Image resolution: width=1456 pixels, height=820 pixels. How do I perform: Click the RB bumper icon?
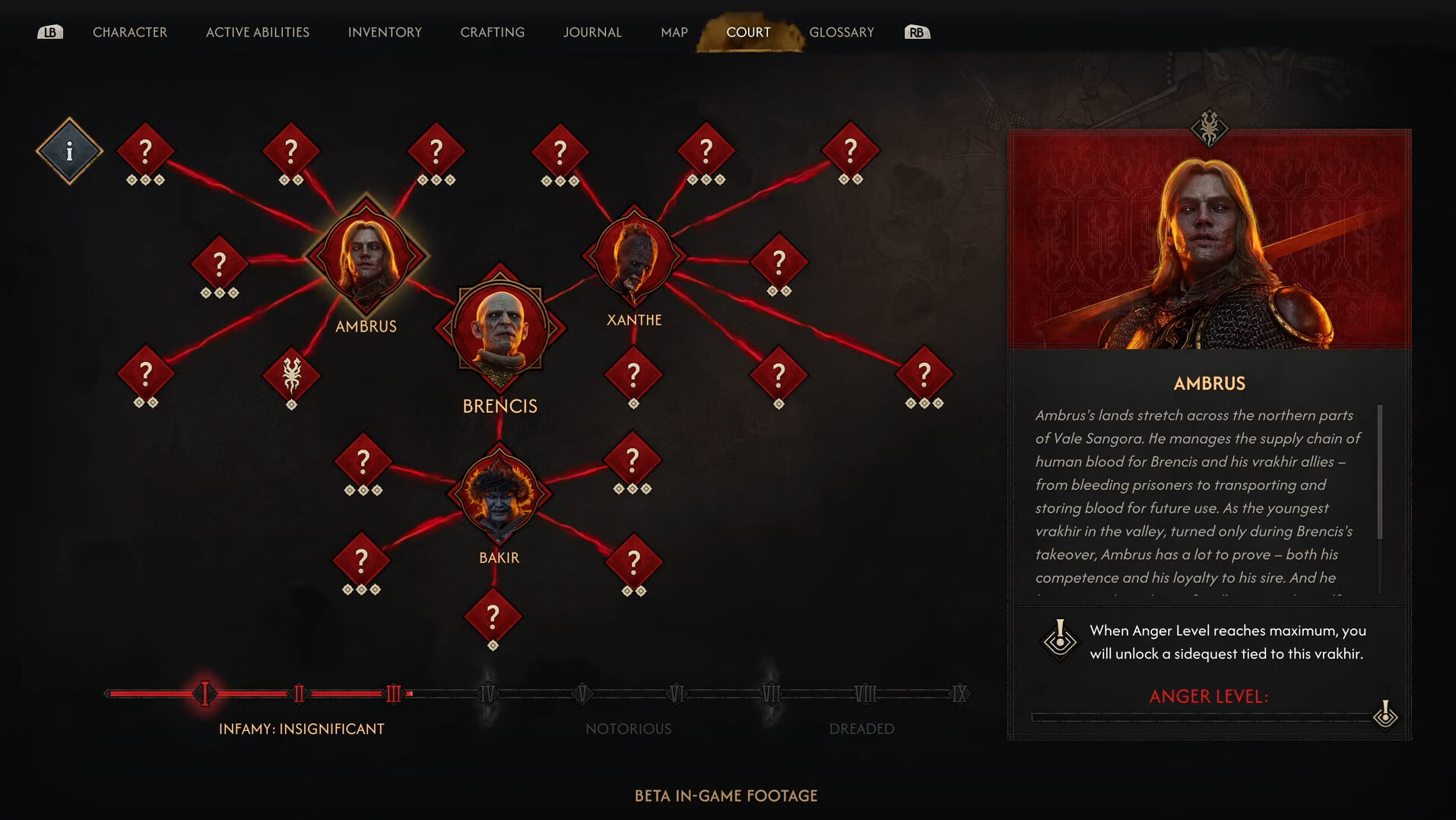[915, 32]
